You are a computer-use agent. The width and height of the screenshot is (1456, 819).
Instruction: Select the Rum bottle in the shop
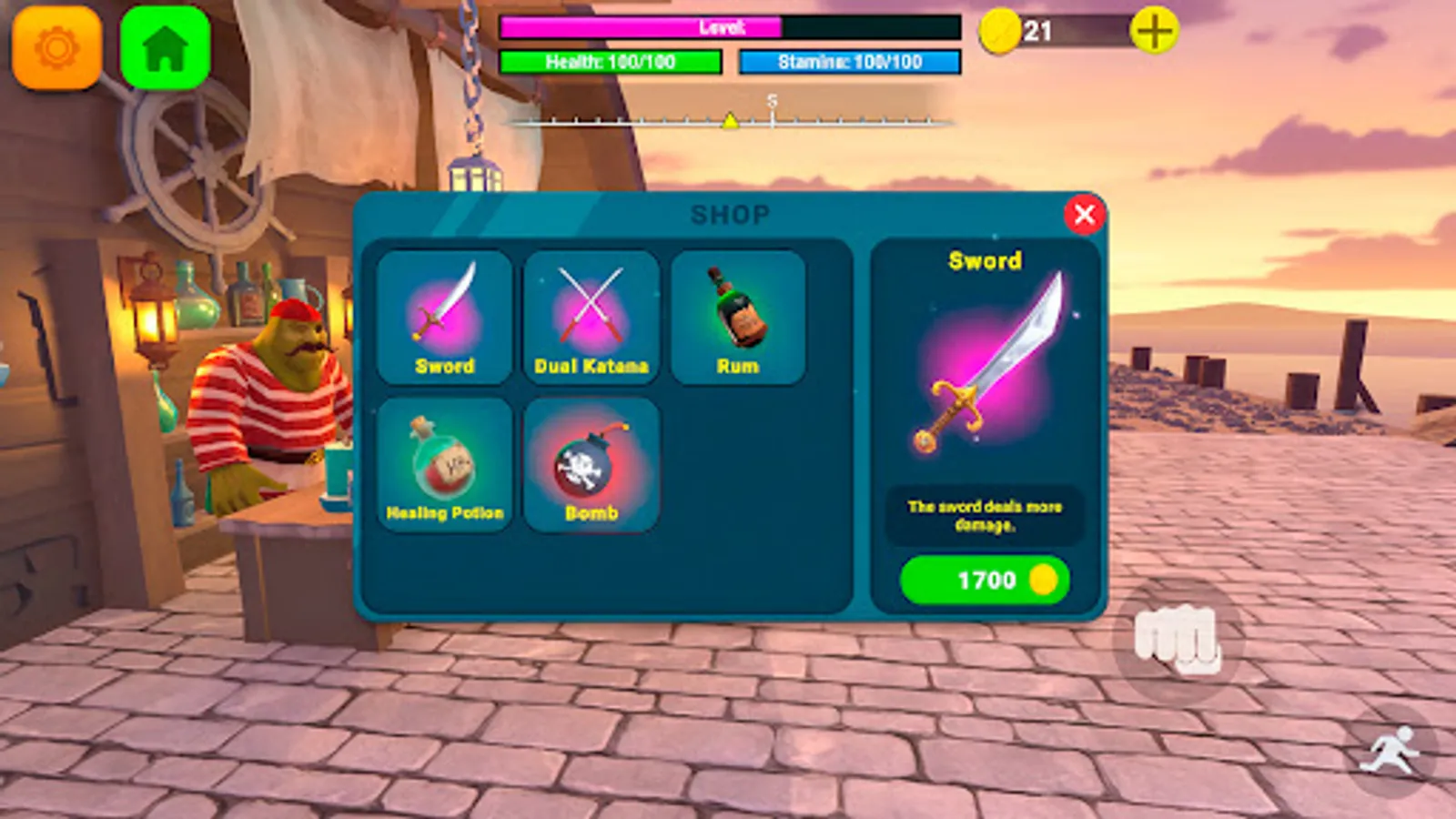739,314
